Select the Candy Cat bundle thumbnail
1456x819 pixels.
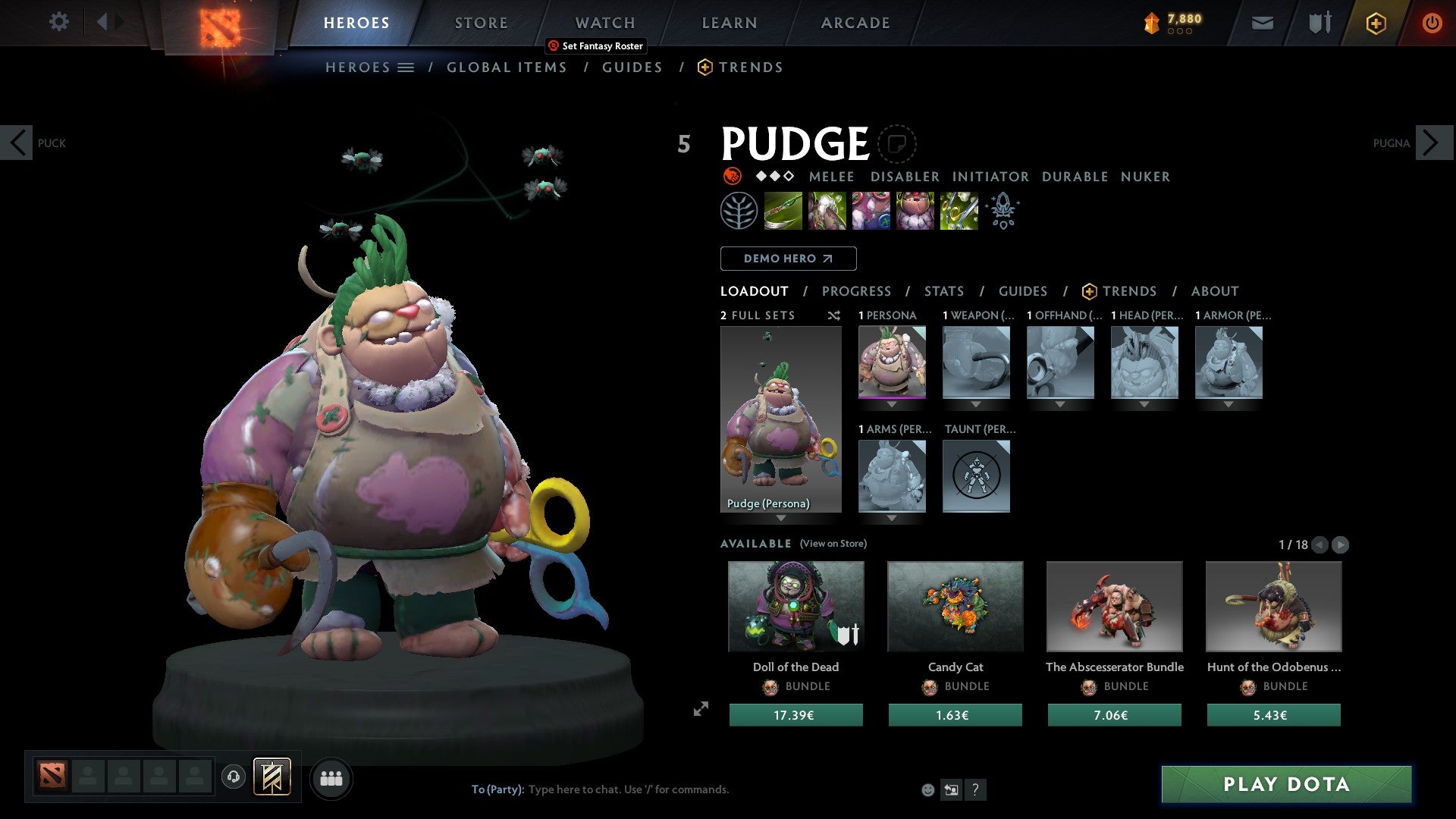coord(955,606)
